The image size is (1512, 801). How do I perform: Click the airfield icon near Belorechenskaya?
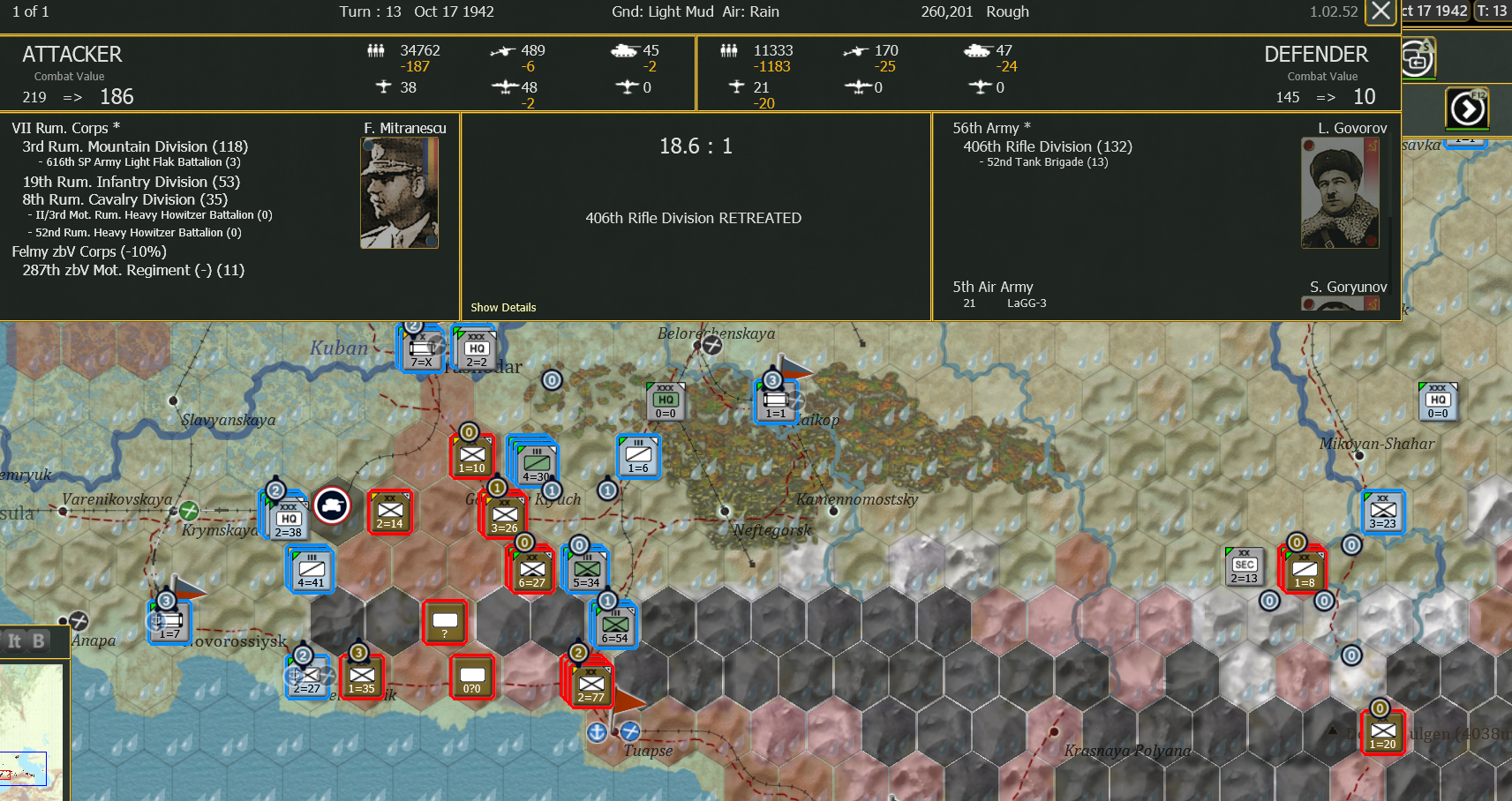point(712,346)
